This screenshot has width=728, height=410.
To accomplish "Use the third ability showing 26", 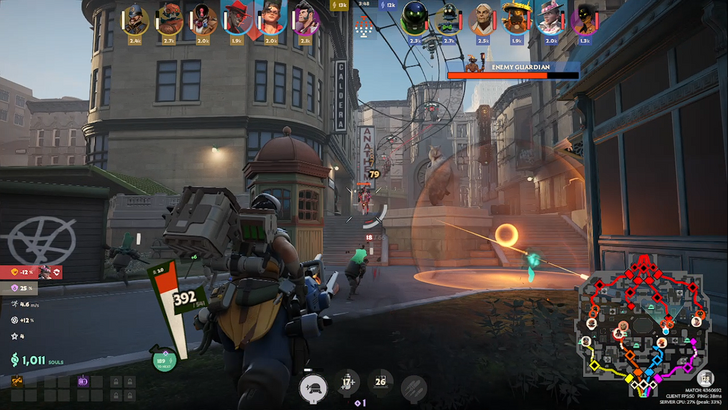I will click(x=381, y=382).
